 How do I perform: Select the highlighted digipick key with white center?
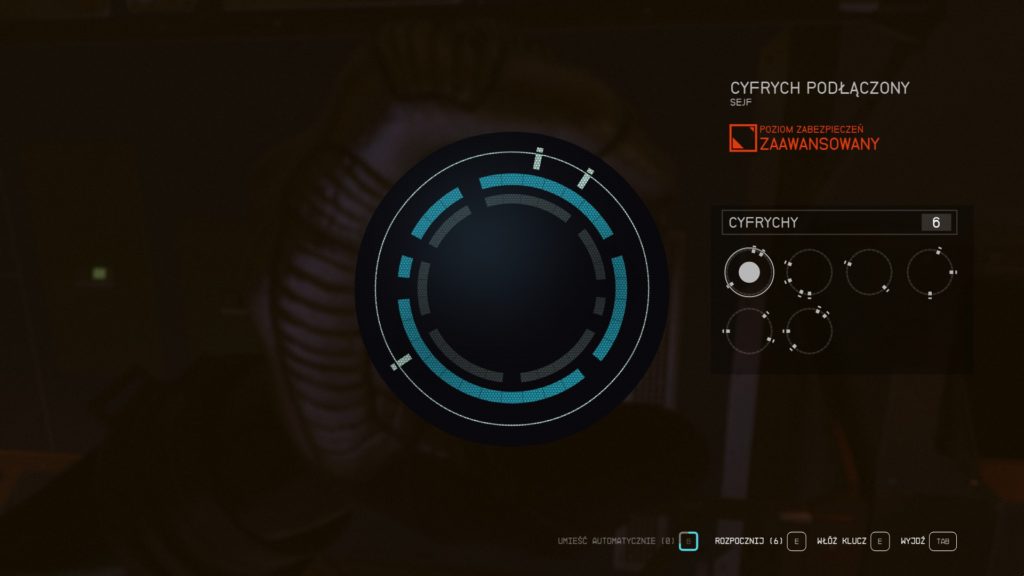pyautogui.click(x=749, y=272)
